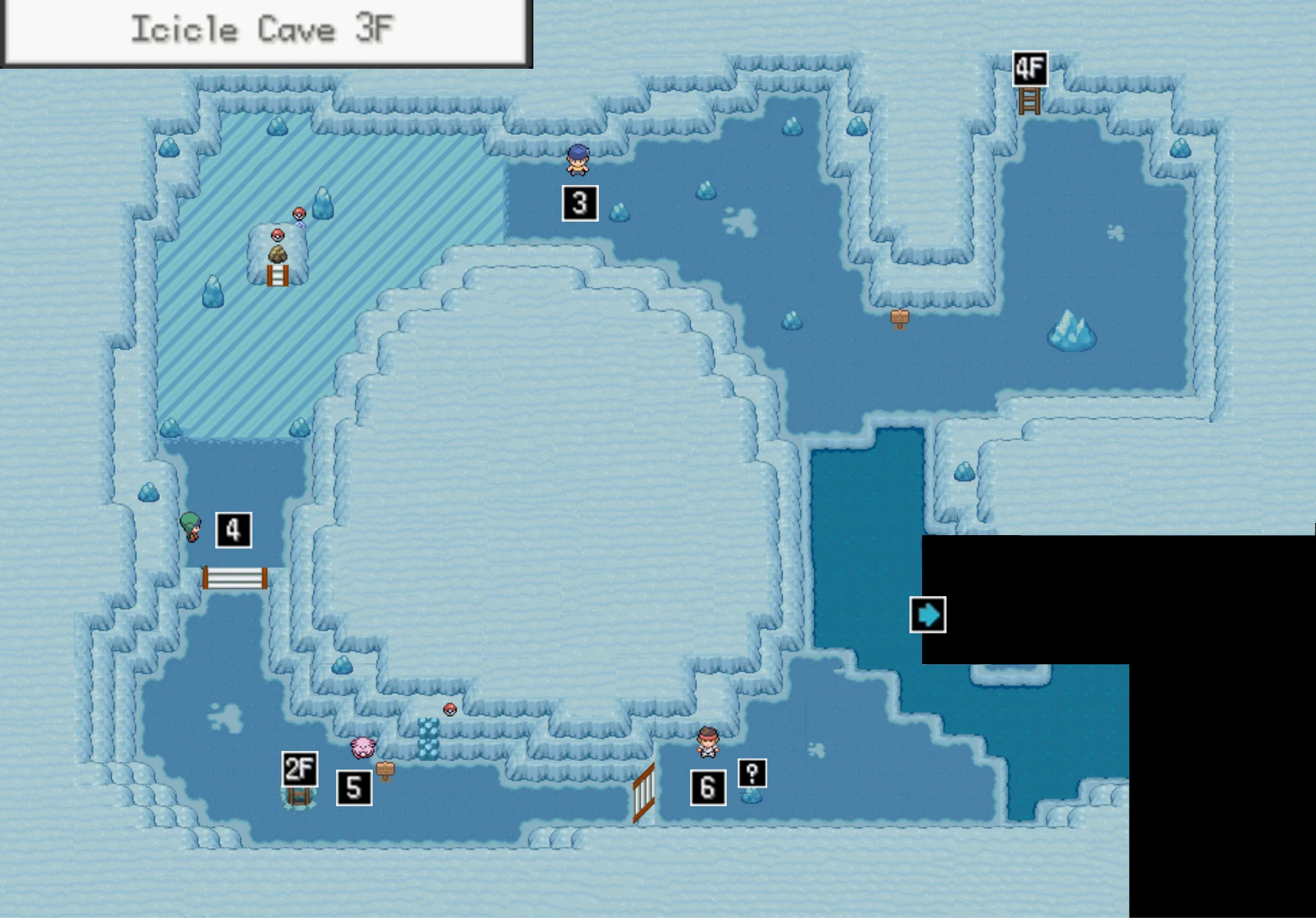Select the 2F floor marker
Viewport: 1316px width, 918px height.
point(299,769)
